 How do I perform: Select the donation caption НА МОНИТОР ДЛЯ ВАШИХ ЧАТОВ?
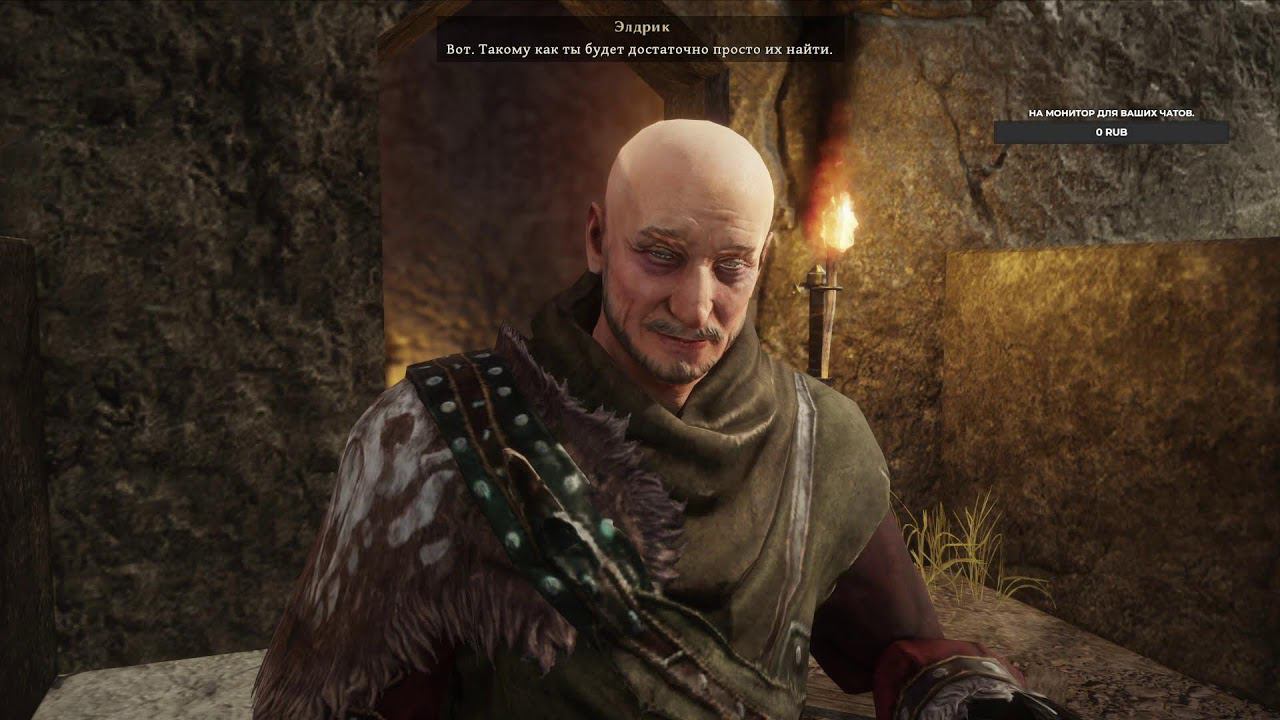tap(1110, 113)
